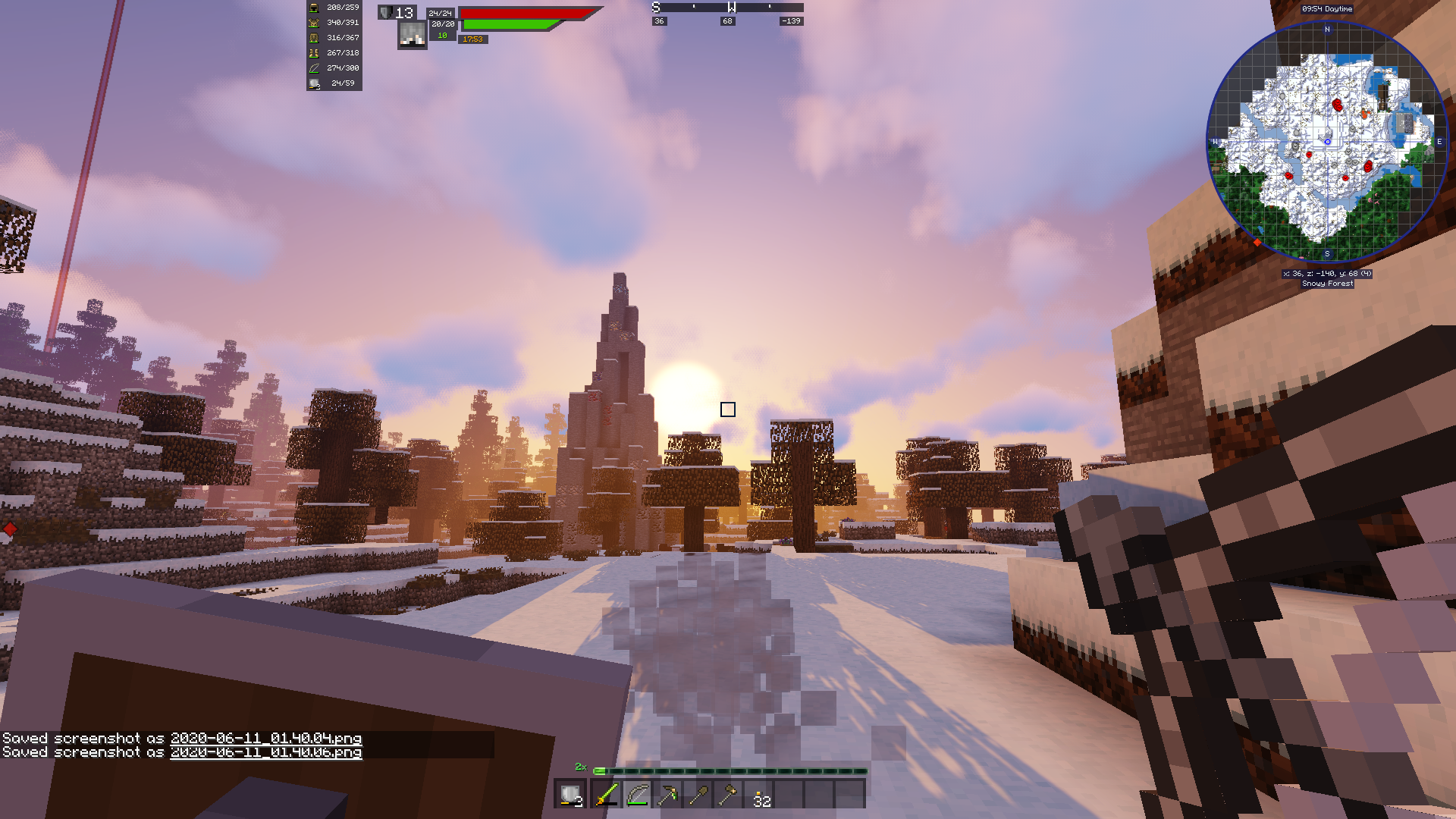Screen dimensions: 1456x819
Task: Click the offhand bucket slot
Action: pyautogui.click(x=570, y=796)
